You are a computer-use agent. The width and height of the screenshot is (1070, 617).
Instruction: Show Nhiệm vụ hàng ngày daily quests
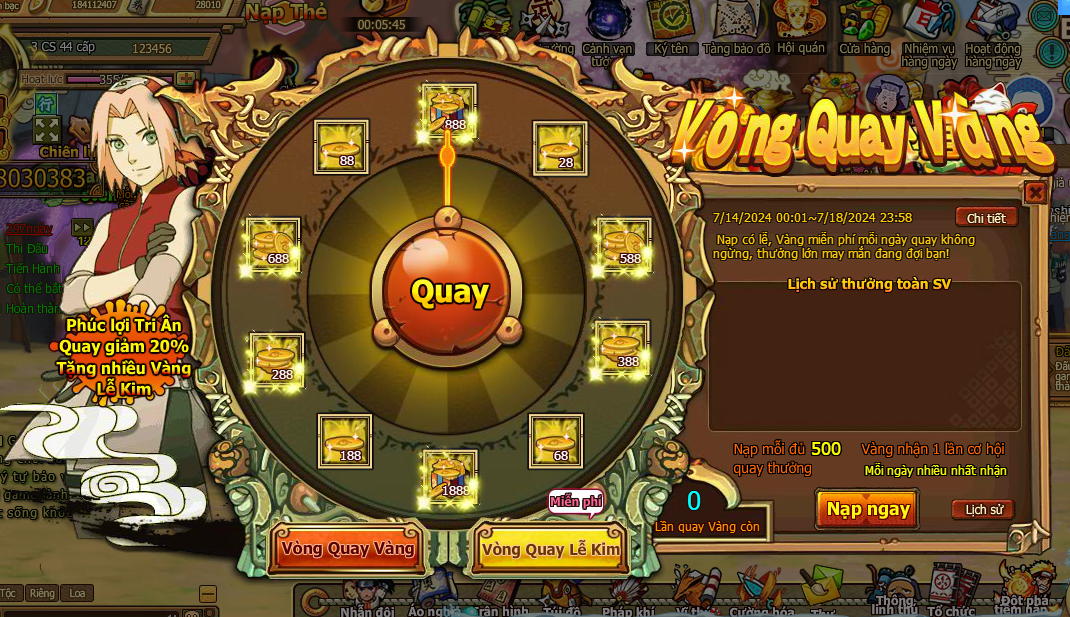tap(929, 32)
